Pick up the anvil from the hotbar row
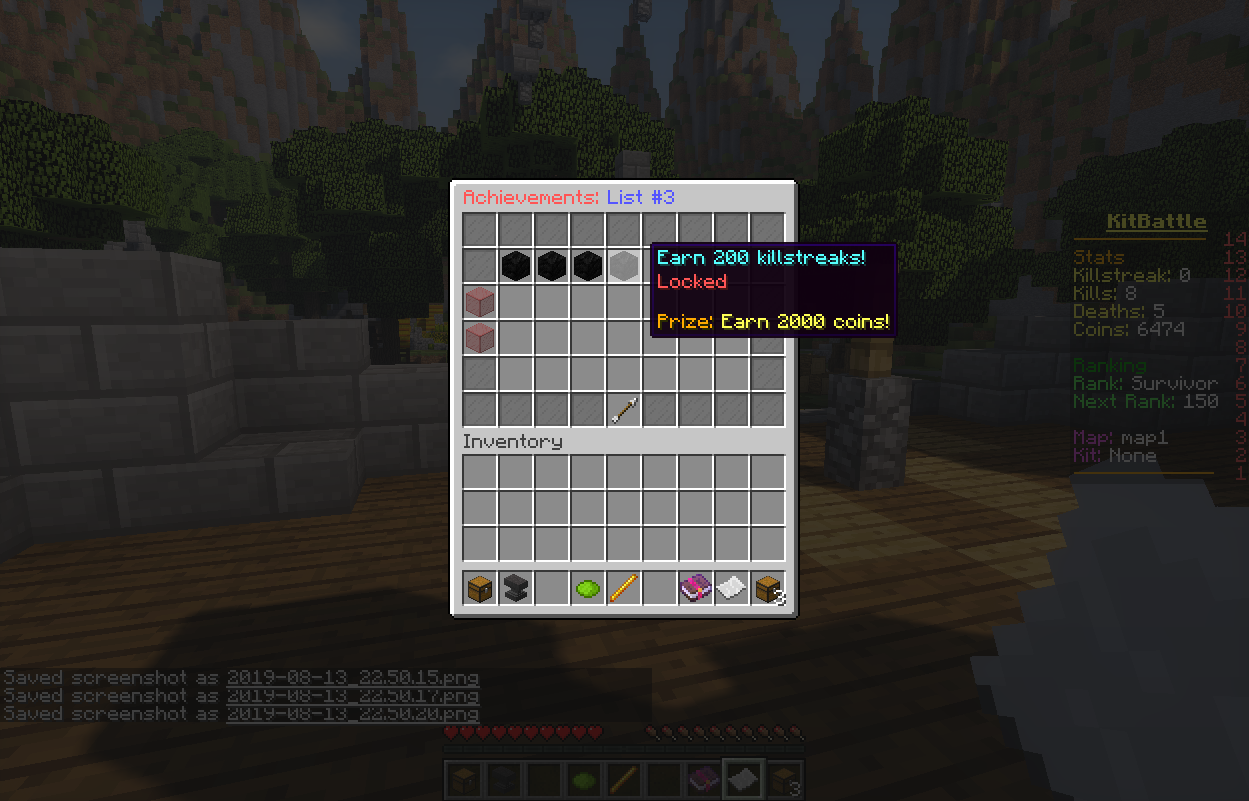The image size is (1249, 801). pos(515,588)
